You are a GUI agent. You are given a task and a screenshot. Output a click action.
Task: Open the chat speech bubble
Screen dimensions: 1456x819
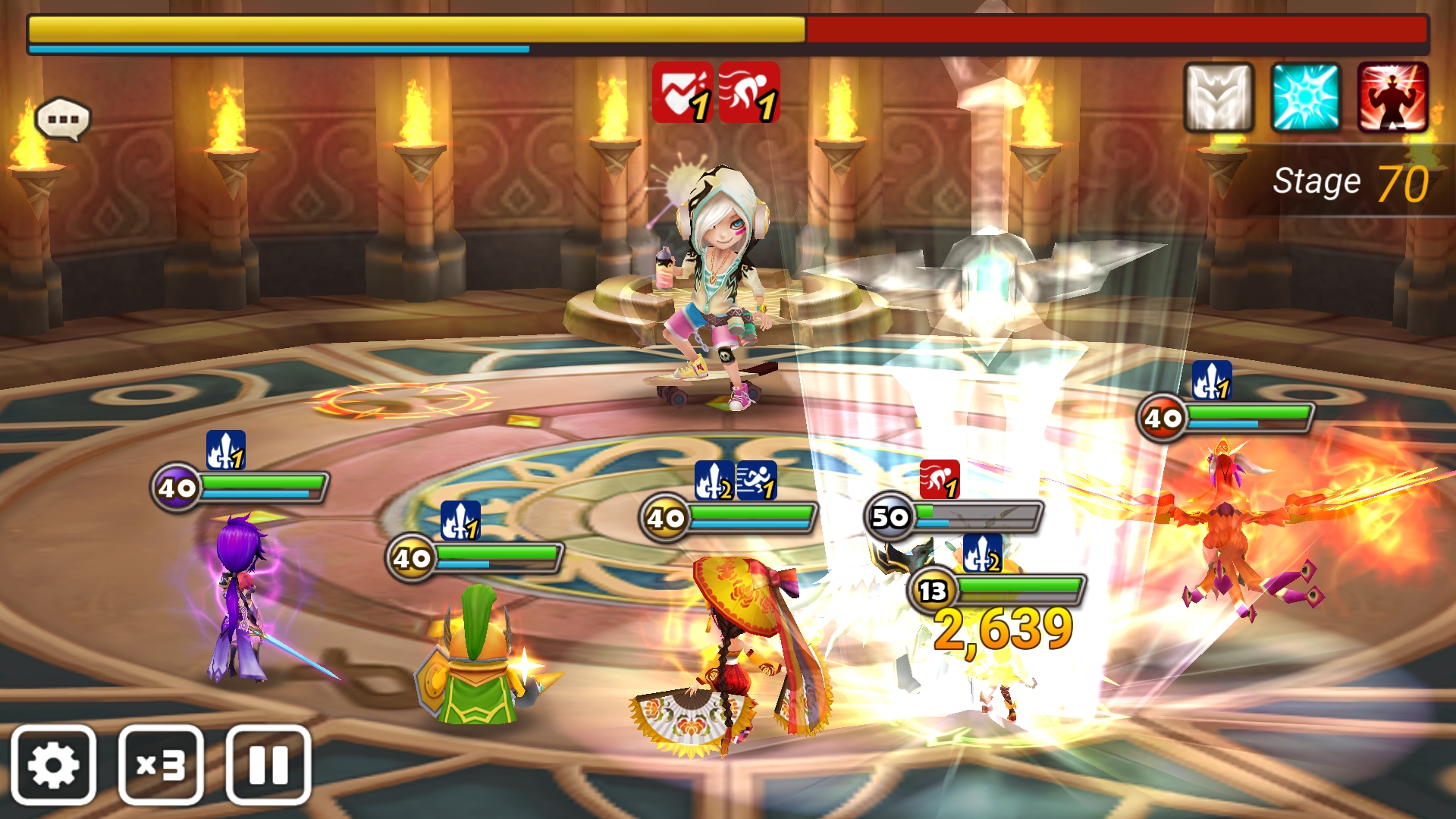[63, 119]
